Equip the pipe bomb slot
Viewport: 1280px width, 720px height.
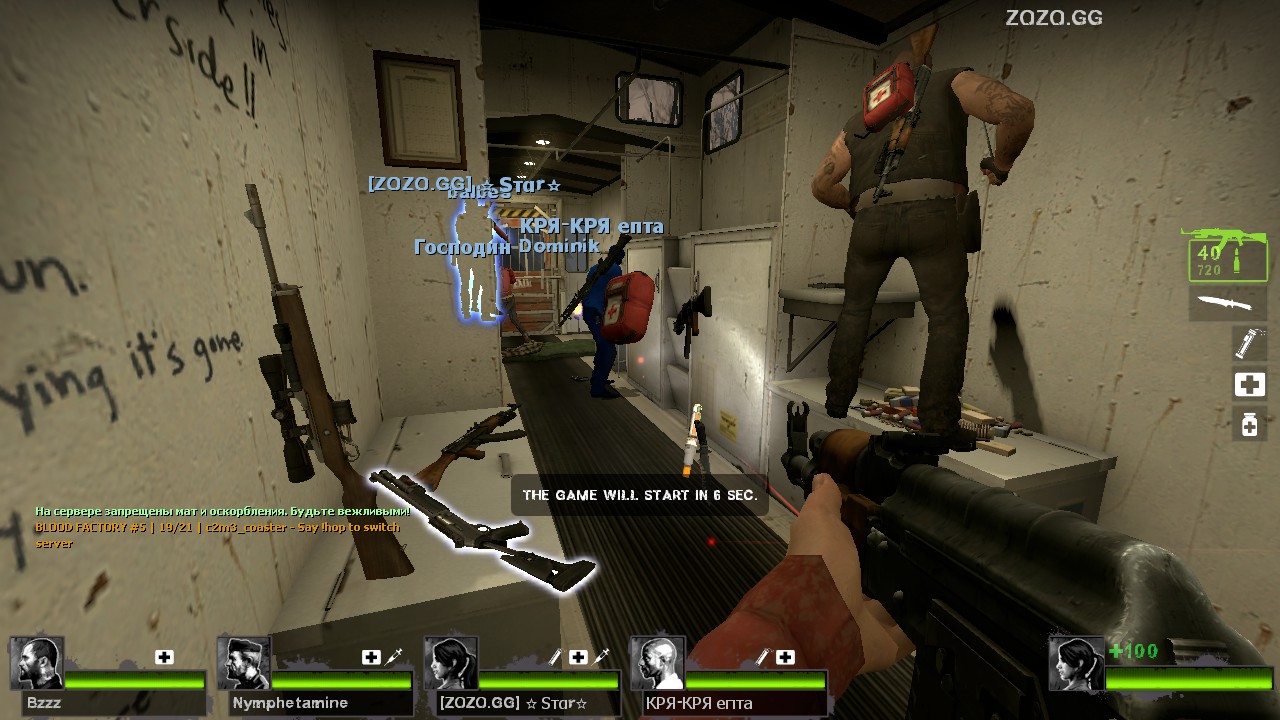(1248, 343)
